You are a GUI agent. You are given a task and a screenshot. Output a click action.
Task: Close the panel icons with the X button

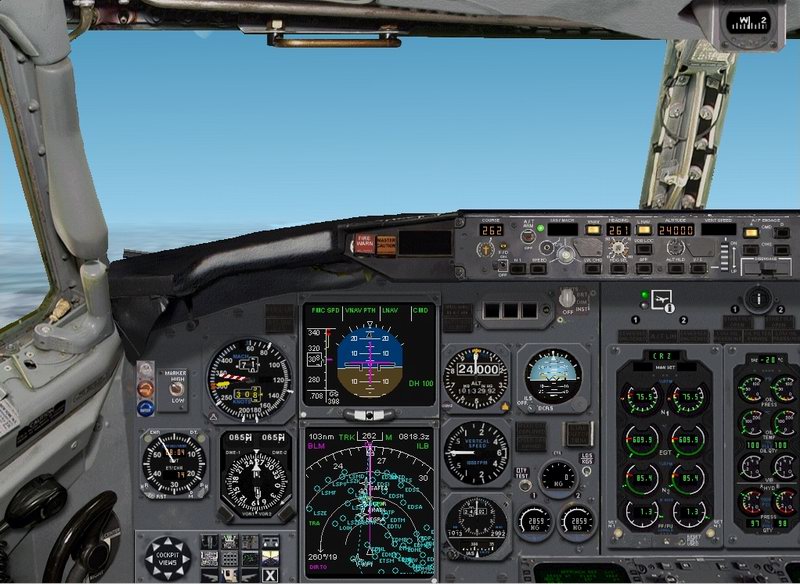coord(270,574)
